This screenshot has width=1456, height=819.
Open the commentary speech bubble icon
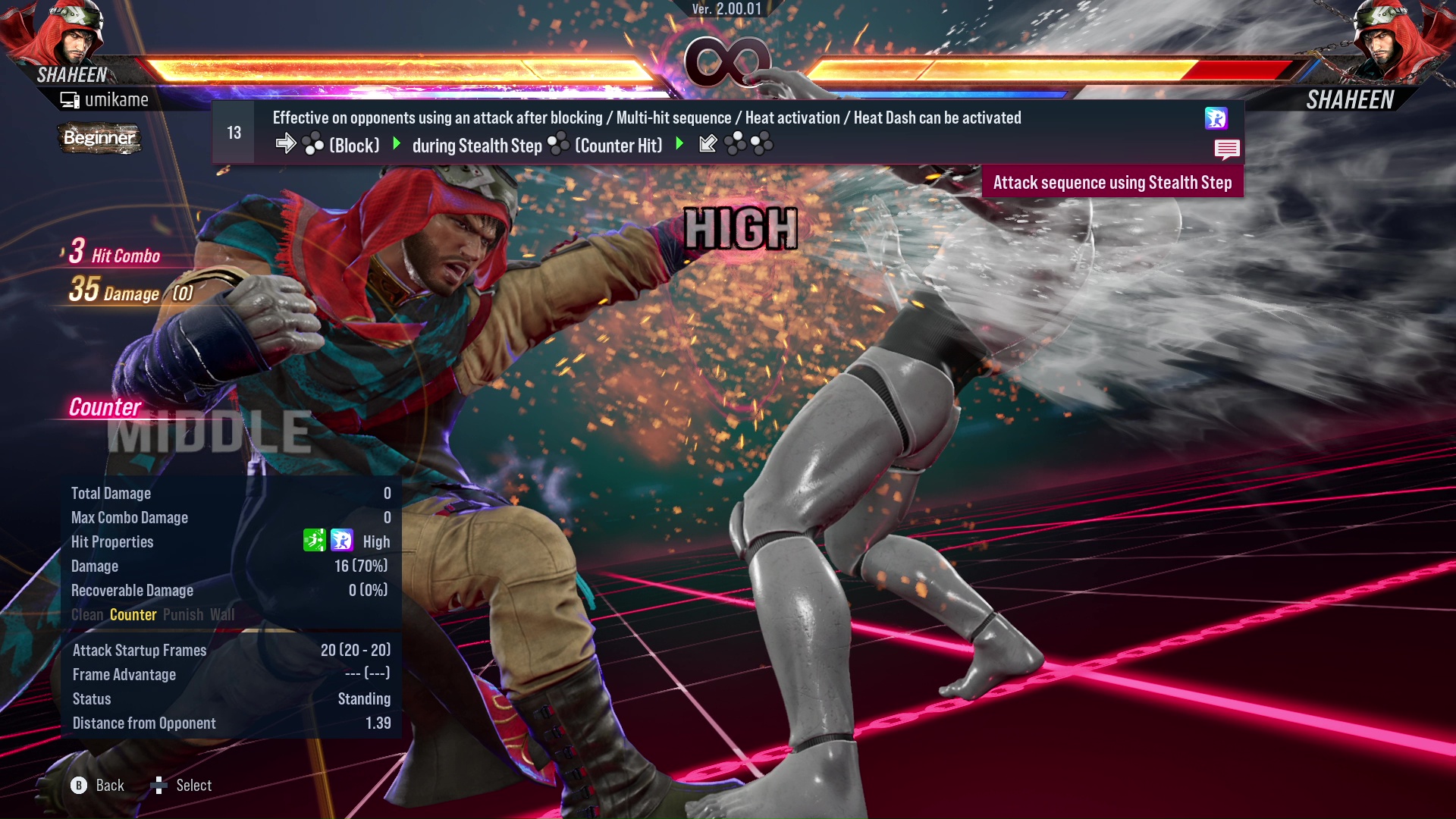tap(1228, 149)
